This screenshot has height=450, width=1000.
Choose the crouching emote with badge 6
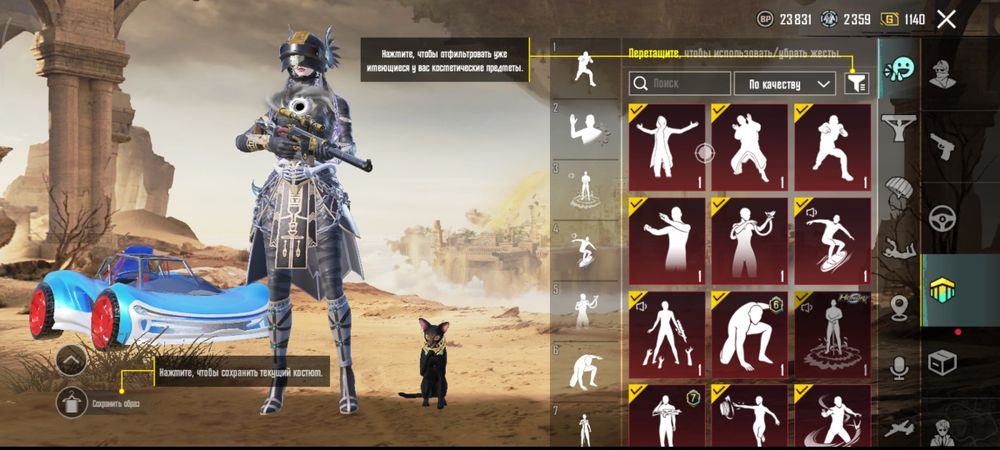pos(749,334)
